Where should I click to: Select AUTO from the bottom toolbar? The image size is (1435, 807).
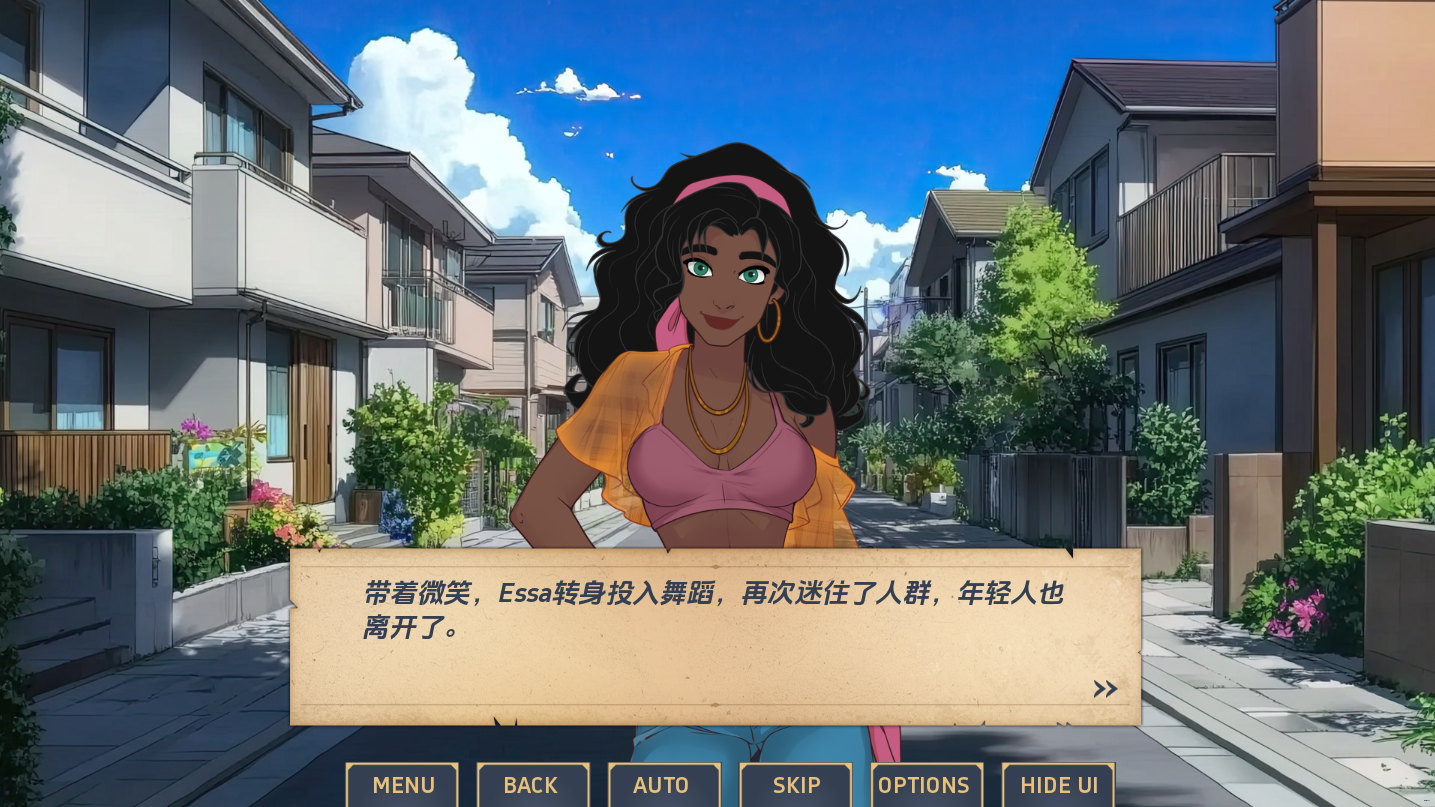coord(662,785)
